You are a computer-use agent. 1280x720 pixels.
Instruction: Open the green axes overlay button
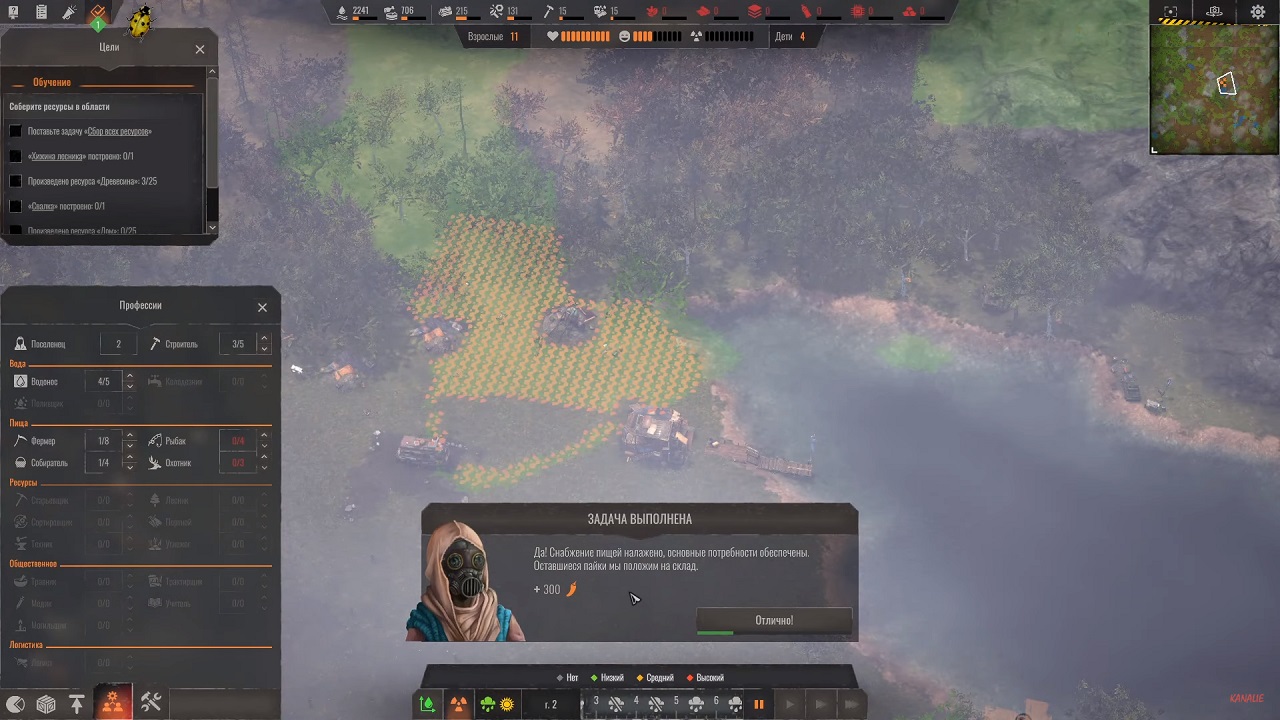point(428,704)
